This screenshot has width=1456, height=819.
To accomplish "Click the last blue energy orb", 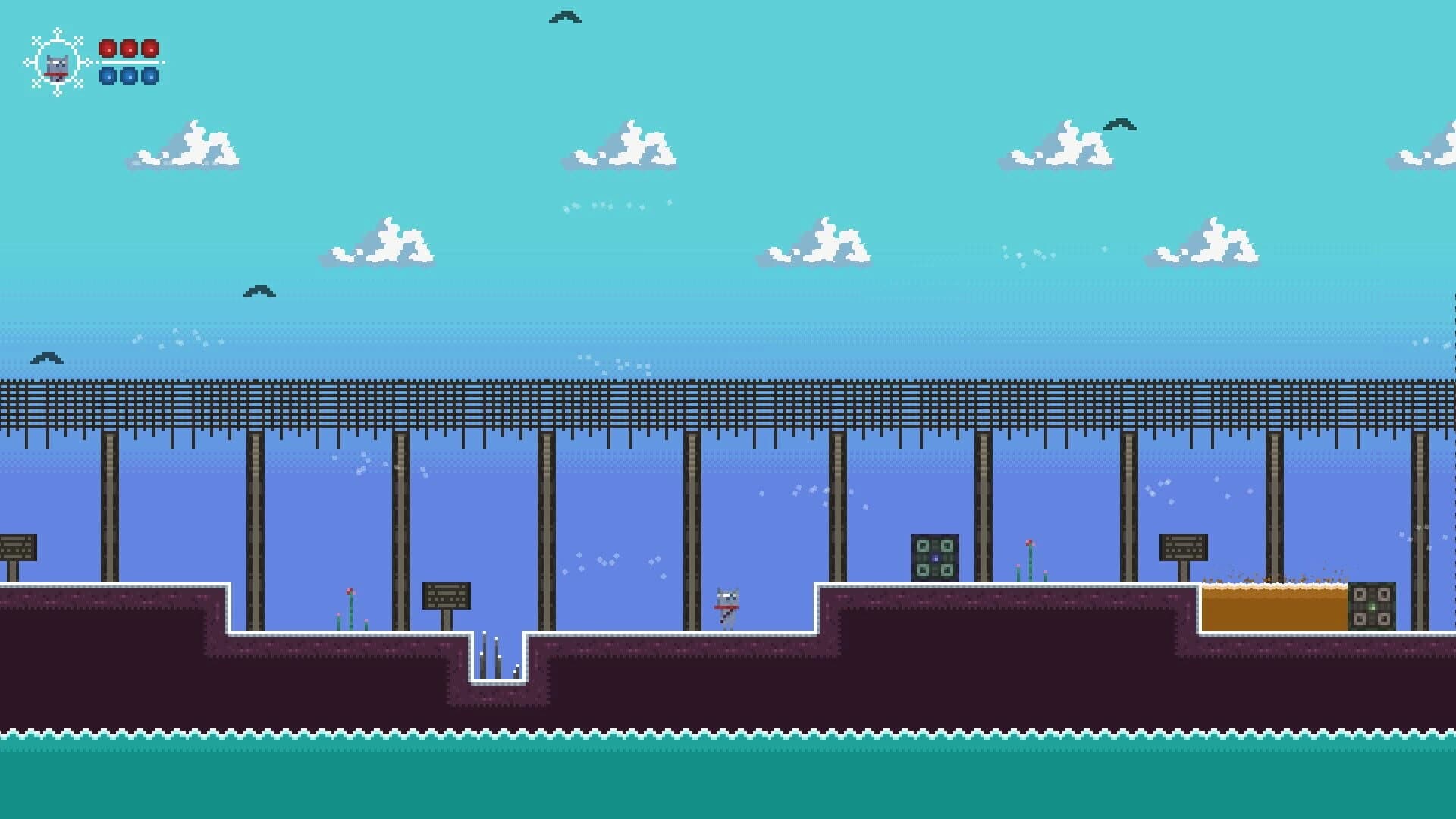I will (149, 77).
